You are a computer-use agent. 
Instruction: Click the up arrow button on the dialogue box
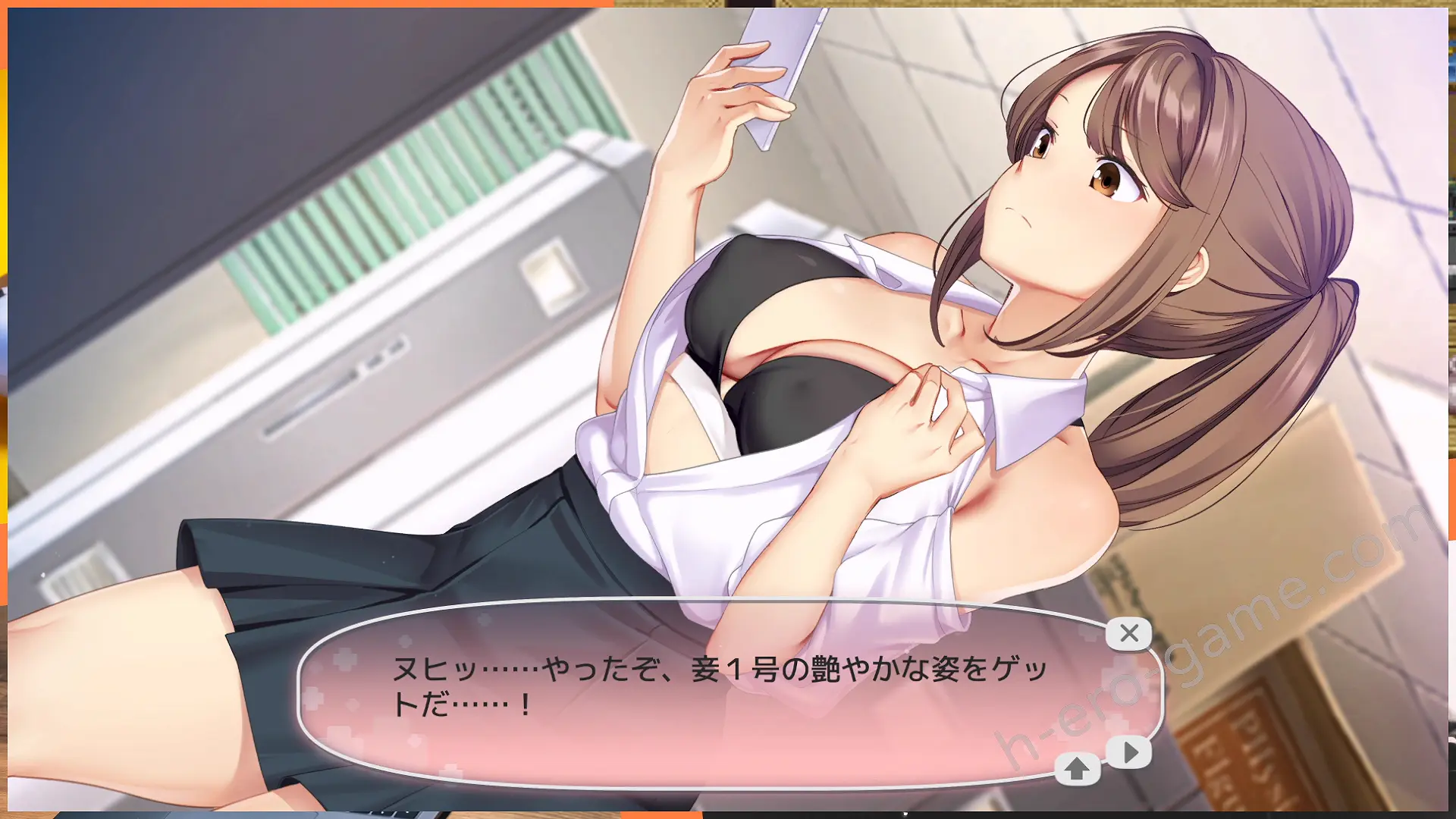coord(1077,769)
